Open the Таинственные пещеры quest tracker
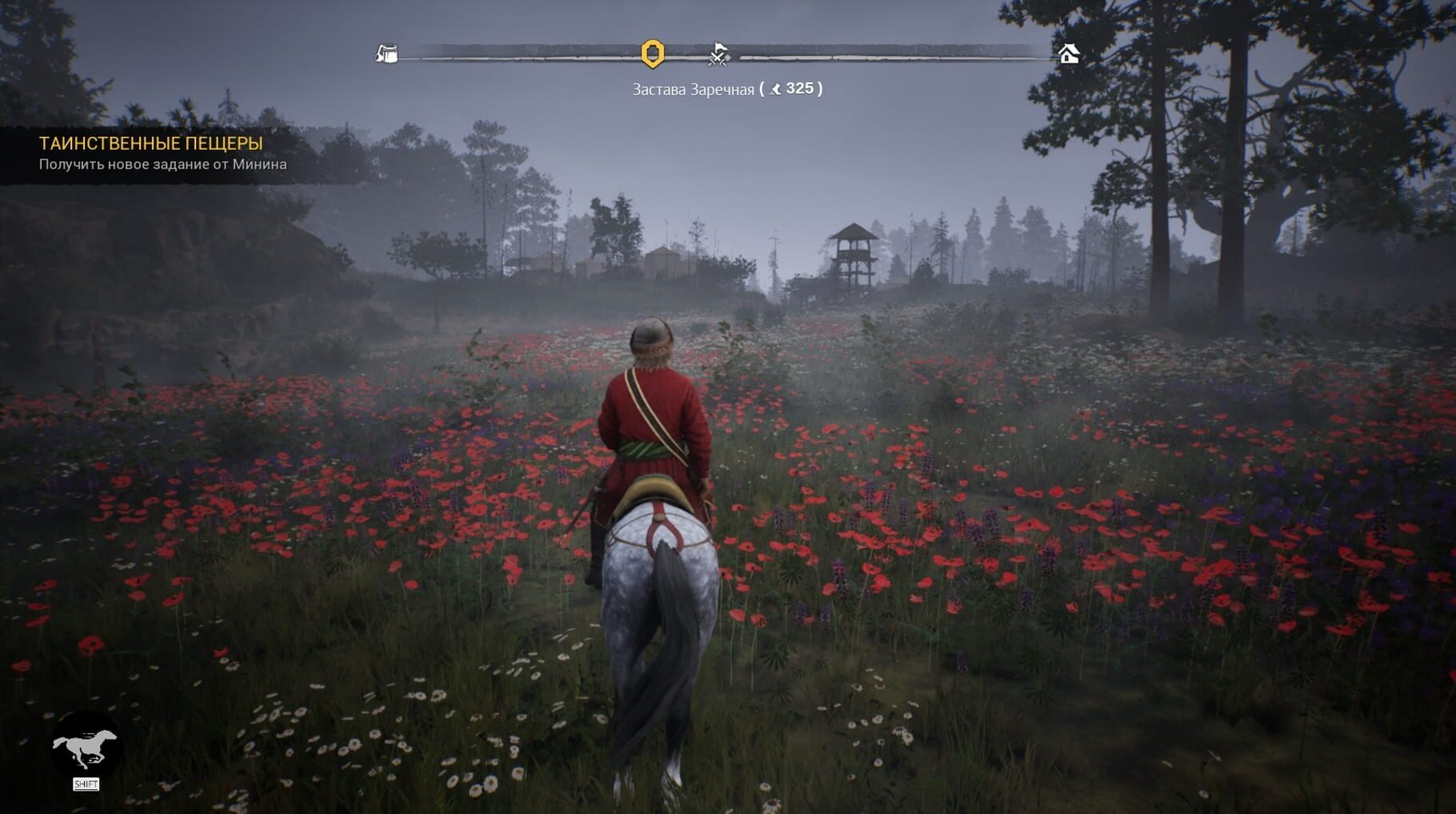The width and height of the screenshot is (1456, 814). coord(151,144)
